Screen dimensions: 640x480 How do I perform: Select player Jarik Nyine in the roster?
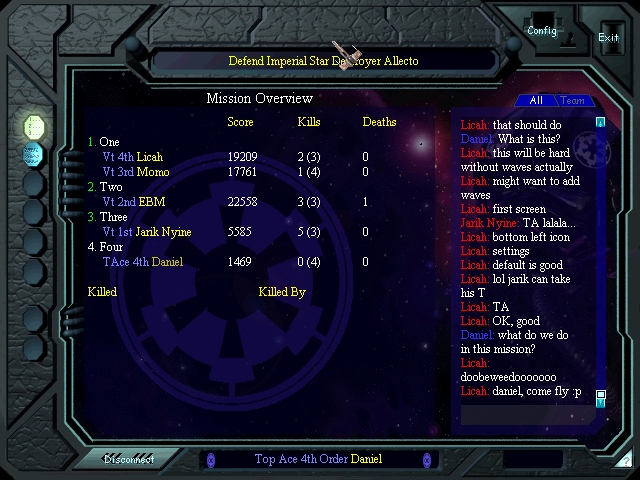[x=163, y=232]
